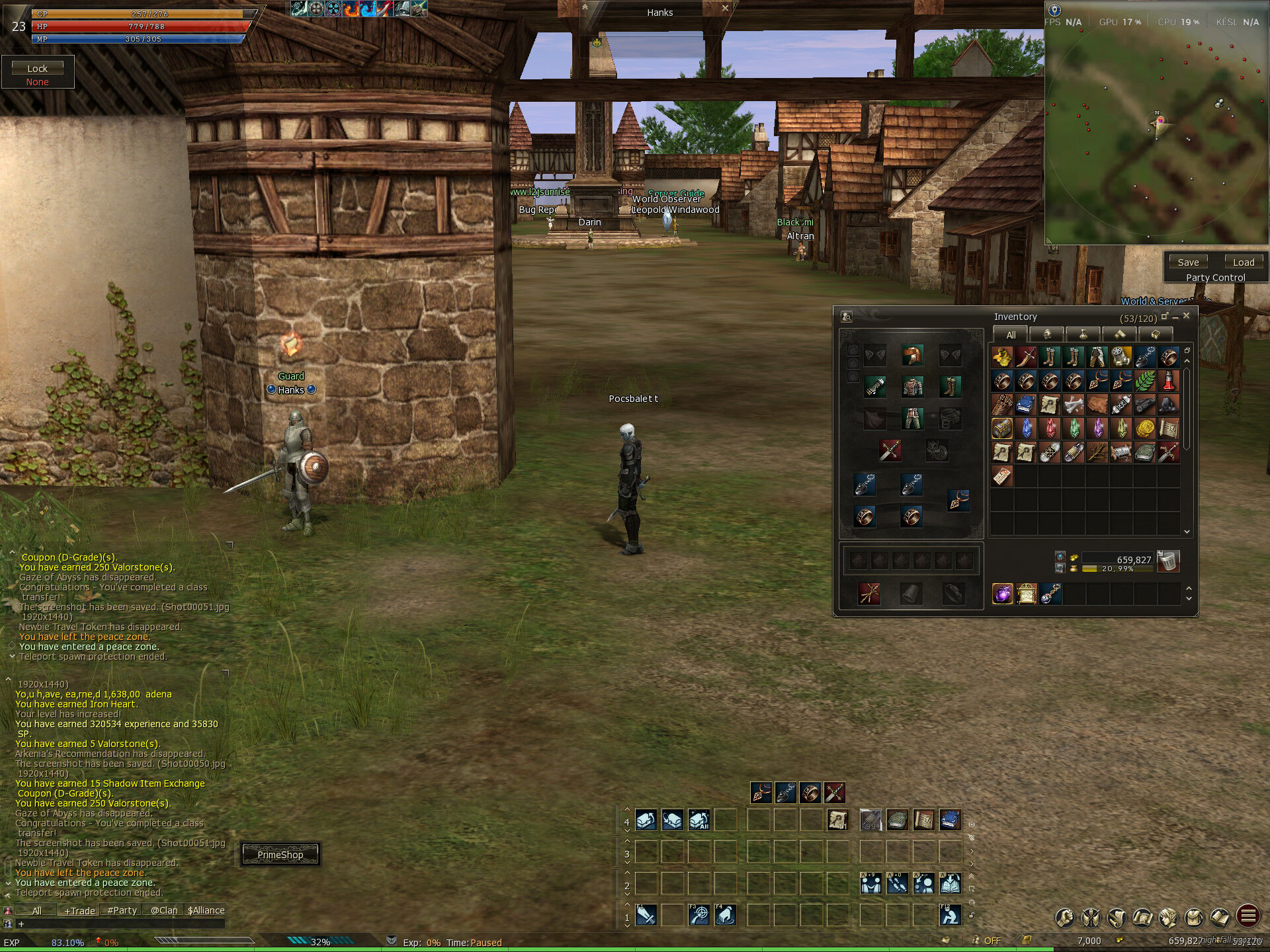Open the PrimeShop
The width and height of the screenshot is (1270, 952).
(280, 854)
